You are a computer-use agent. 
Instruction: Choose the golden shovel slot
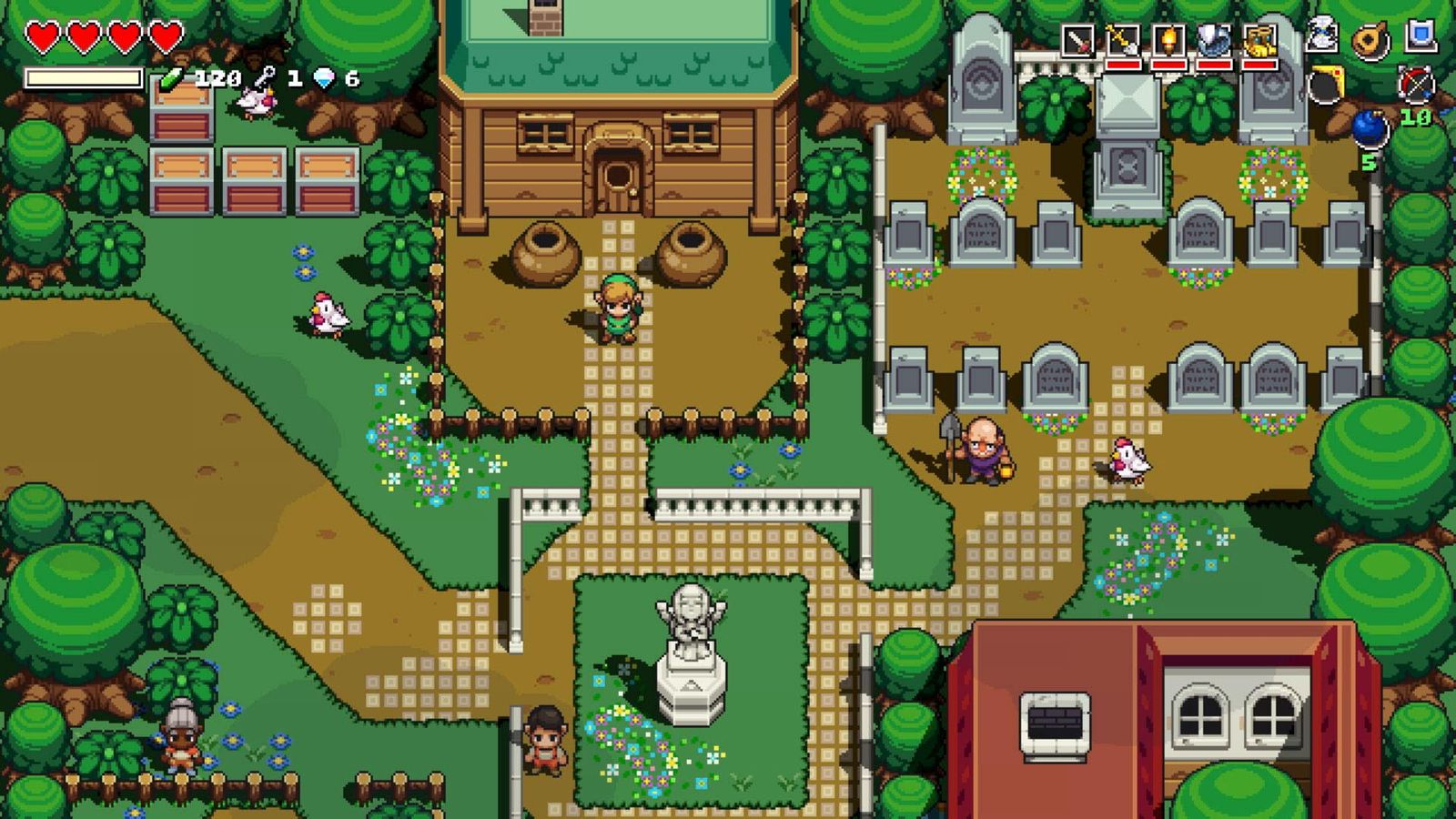click(1123, 42)
